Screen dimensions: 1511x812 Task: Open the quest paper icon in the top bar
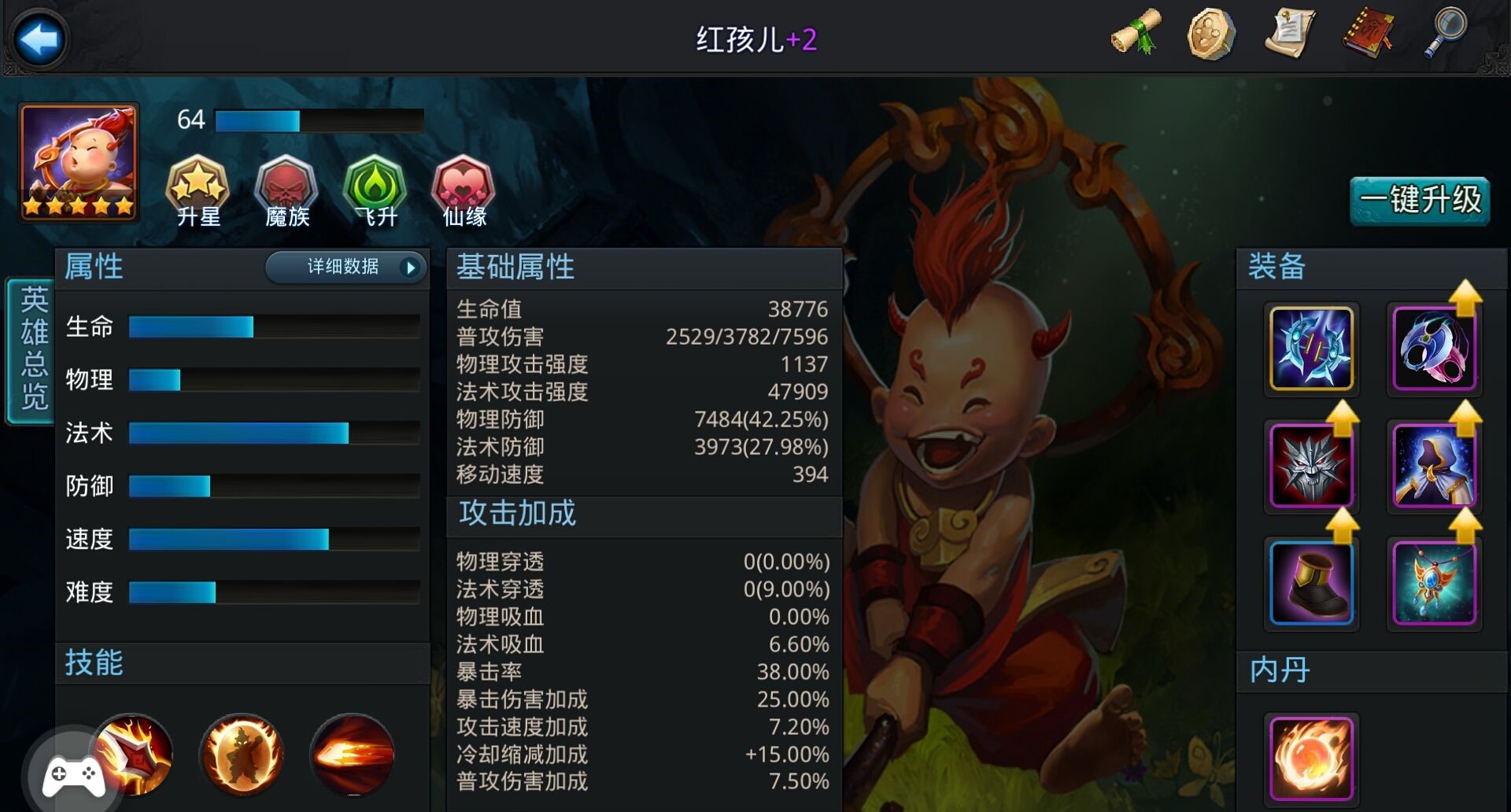pos(1291,33)
